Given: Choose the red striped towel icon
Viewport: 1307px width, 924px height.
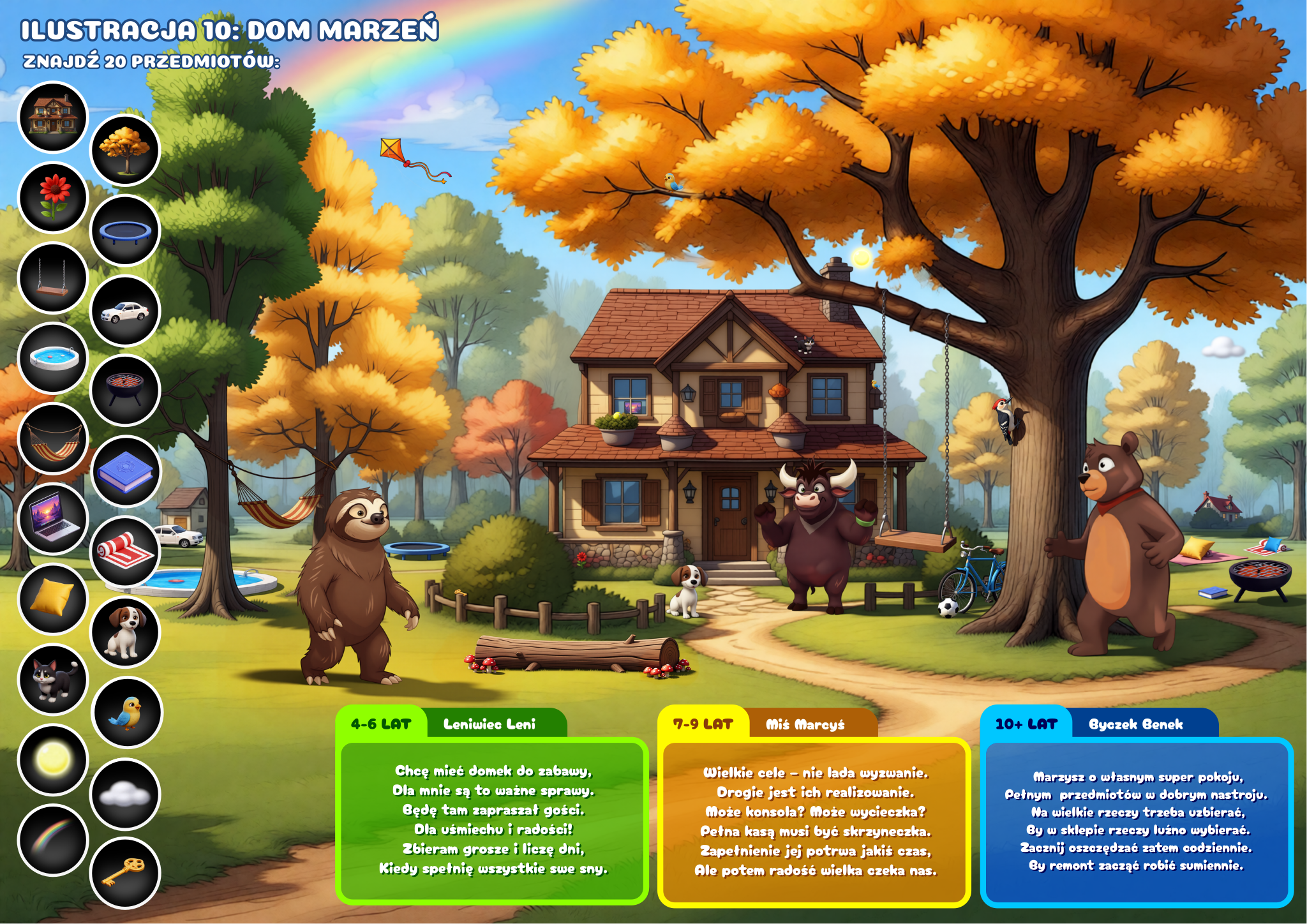Looking at the screenshot, I should pos(125,551).
